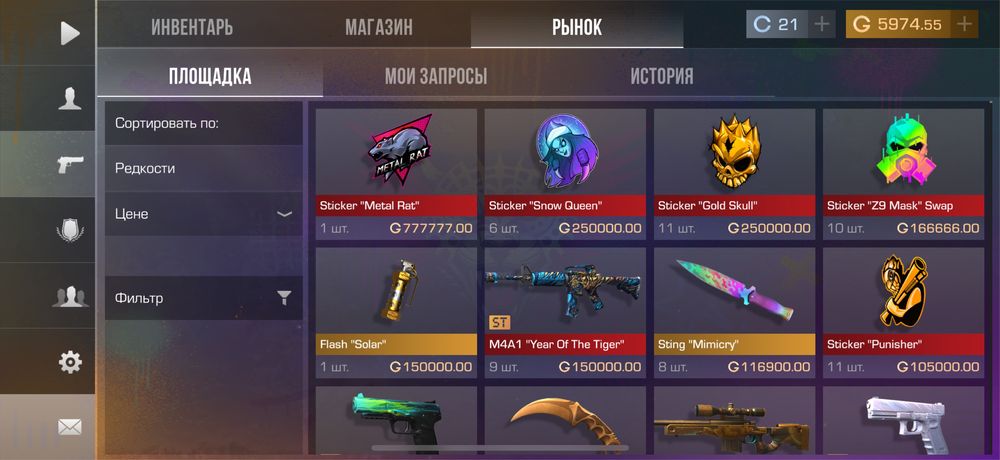The width and height of the screenshot is (1000, 460).
Task: Click the play arrow in the sidebar
Action: tap(69, 33)
